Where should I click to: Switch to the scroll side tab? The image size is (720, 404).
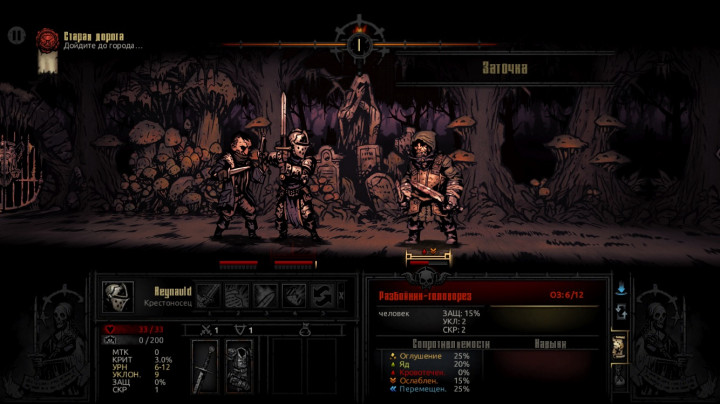pyautogui.click(x=621, y=345)
